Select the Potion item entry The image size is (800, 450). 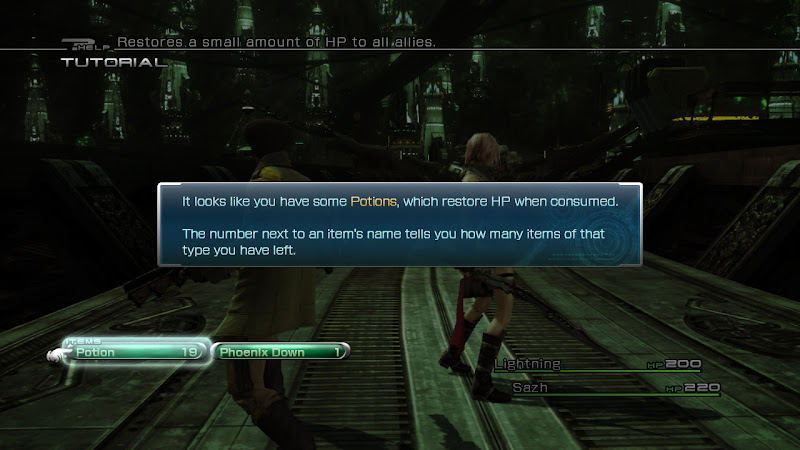(x=132, y=352)
